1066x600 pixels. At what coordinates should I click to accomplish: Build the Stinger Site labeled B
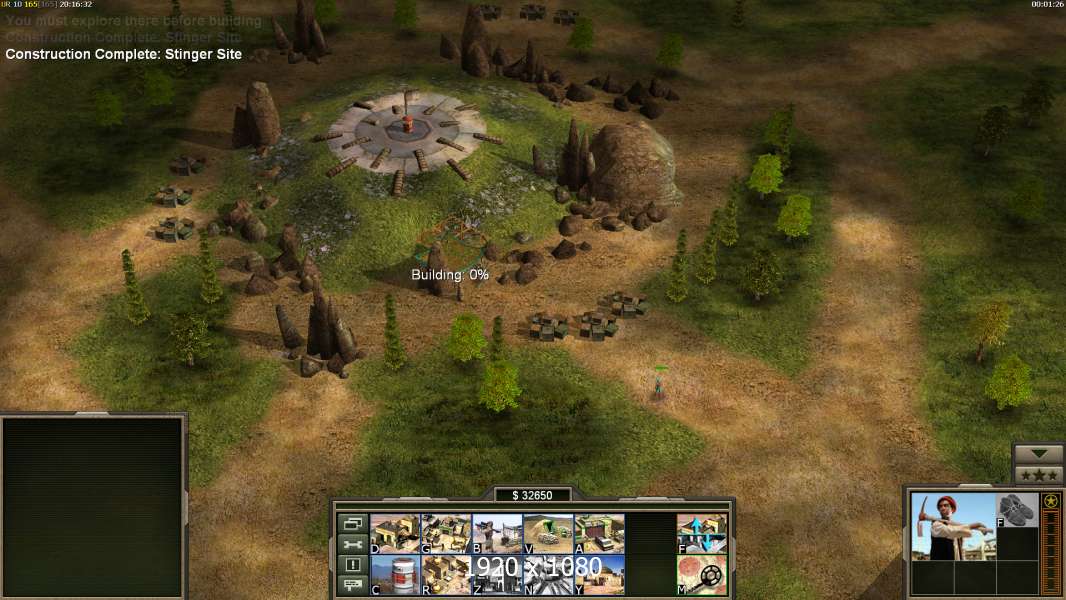(x=497, y=534)
